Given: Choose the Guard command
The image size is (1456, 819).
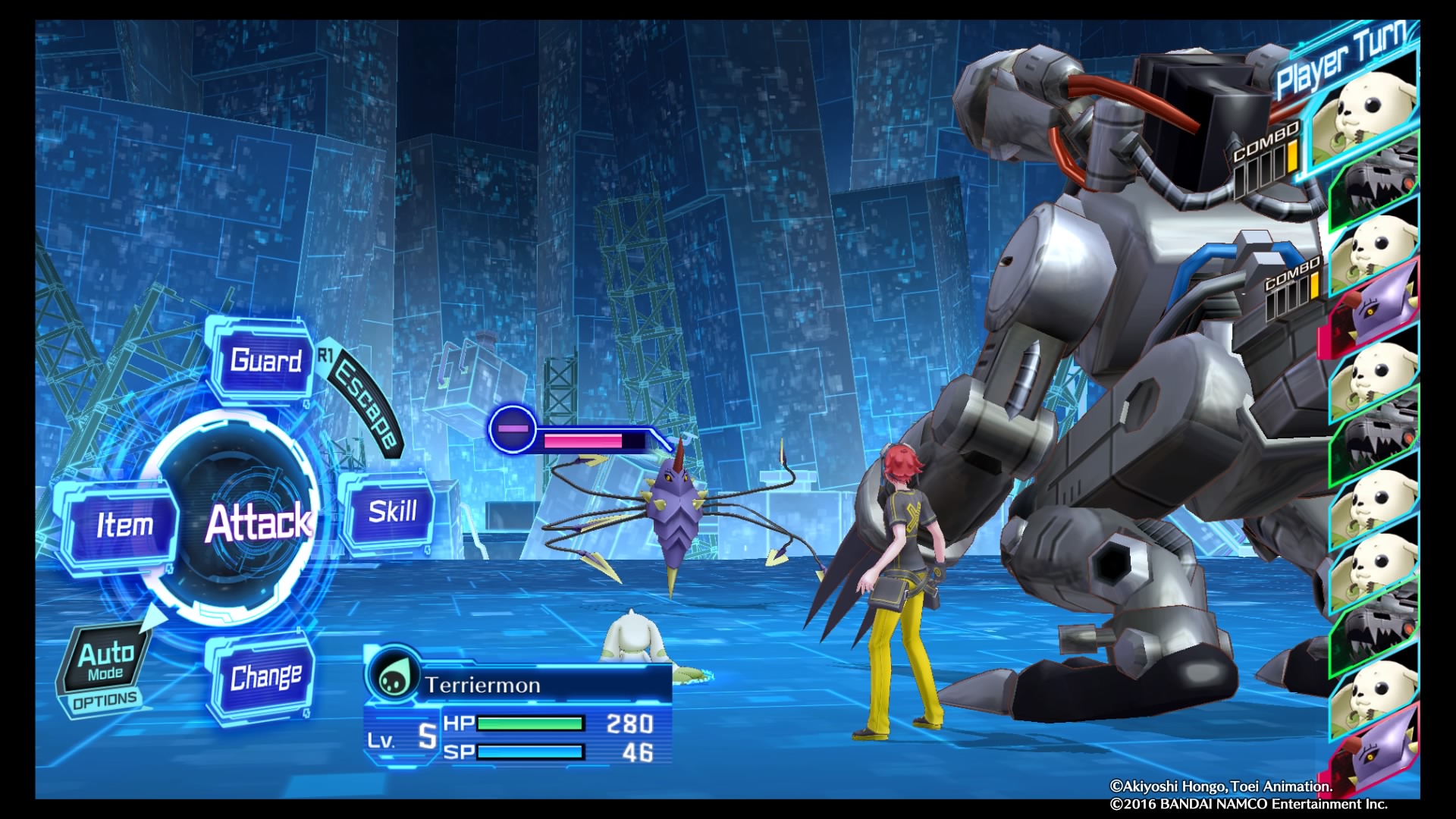Looking at the screenshot, I should click(265, 360).
